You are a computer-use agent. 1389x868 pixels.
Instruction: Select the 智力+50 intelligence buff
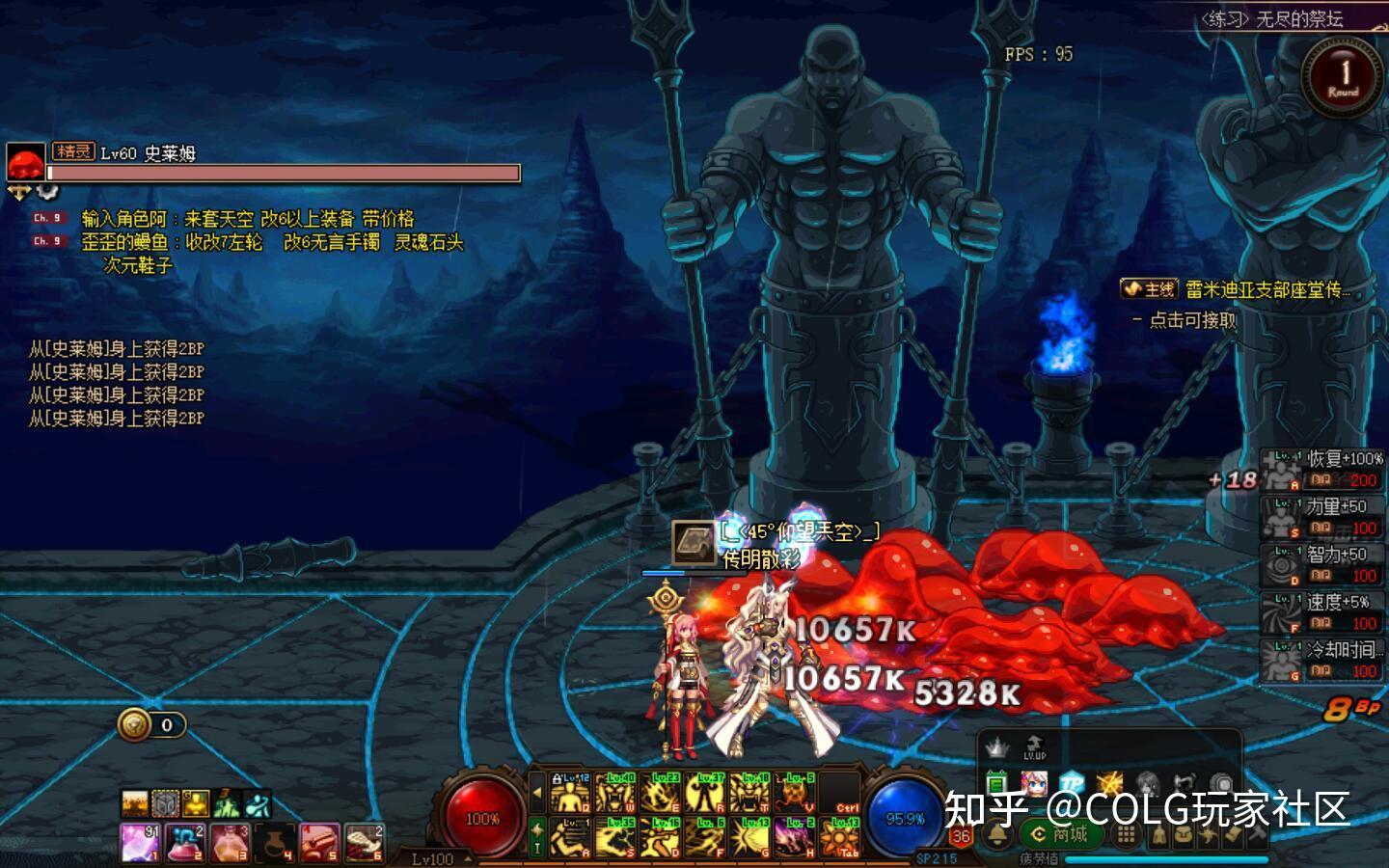pos(1321,564)
